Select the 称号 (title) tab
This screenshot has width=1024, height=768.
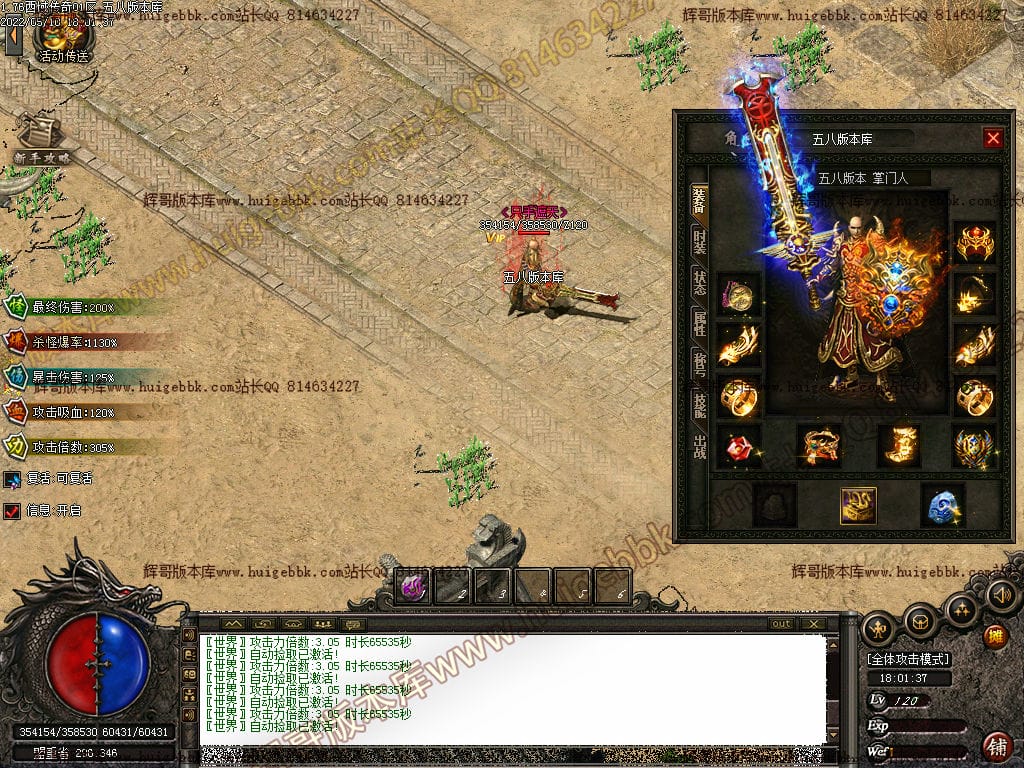699,363
